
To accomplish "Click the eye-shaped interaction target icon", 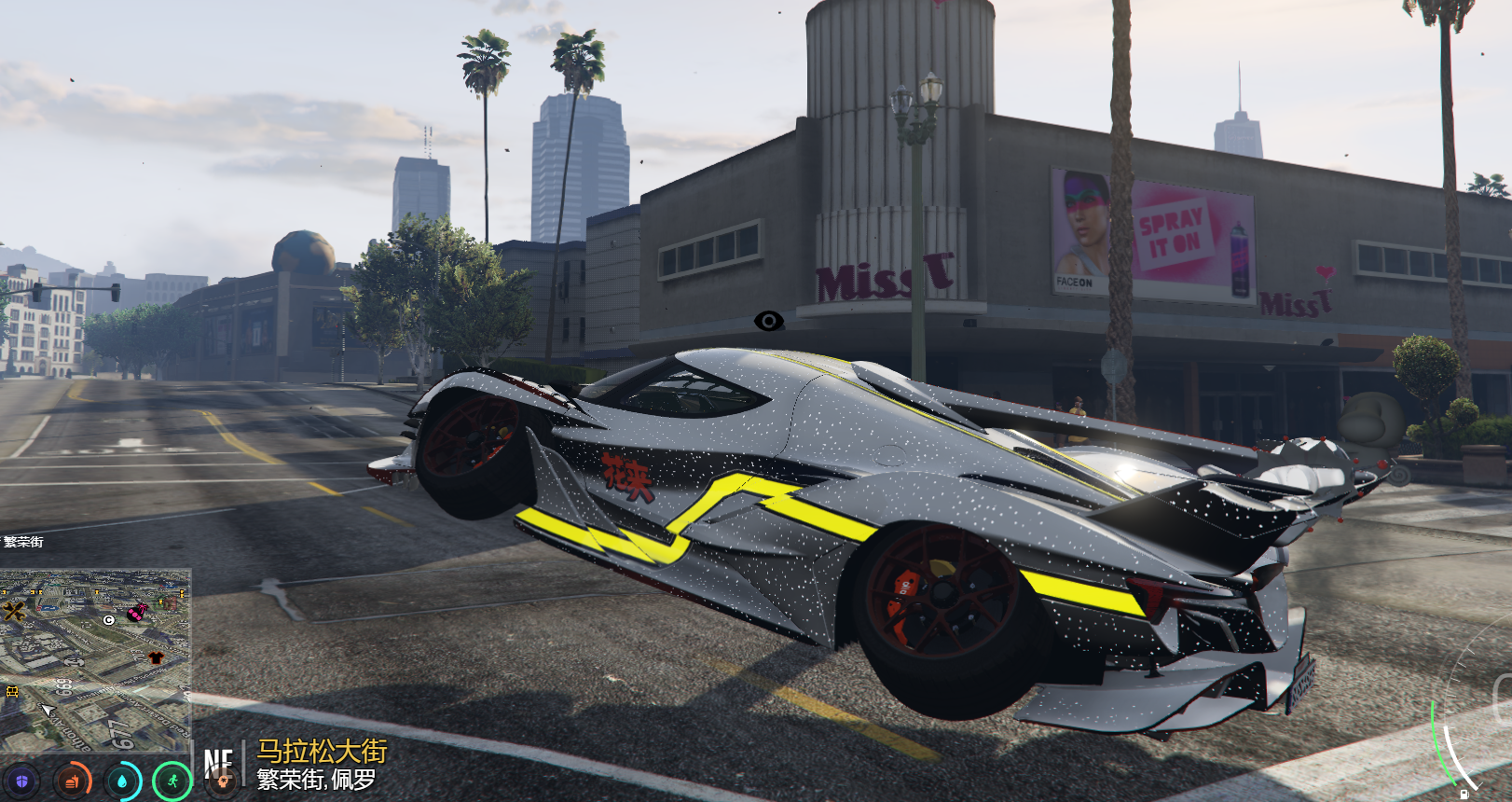I will 768,322.
